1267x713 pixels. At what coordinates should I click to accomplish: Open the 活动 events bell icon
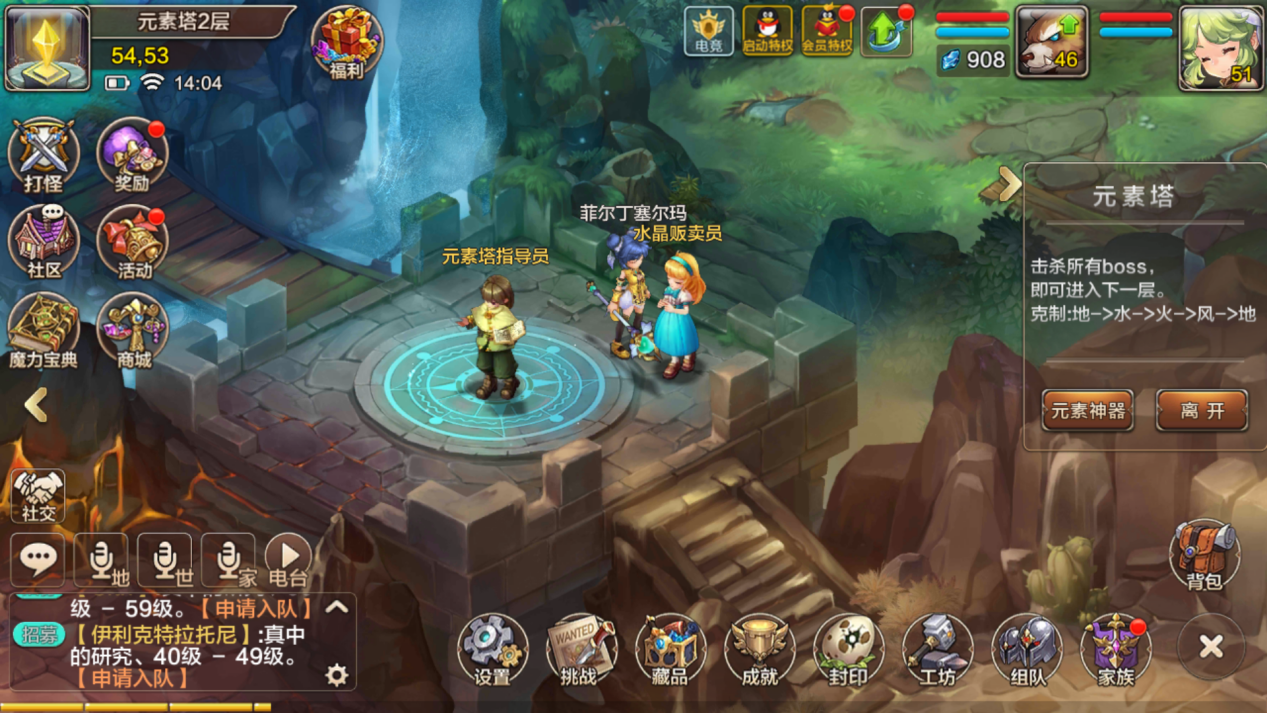point(133,242)
